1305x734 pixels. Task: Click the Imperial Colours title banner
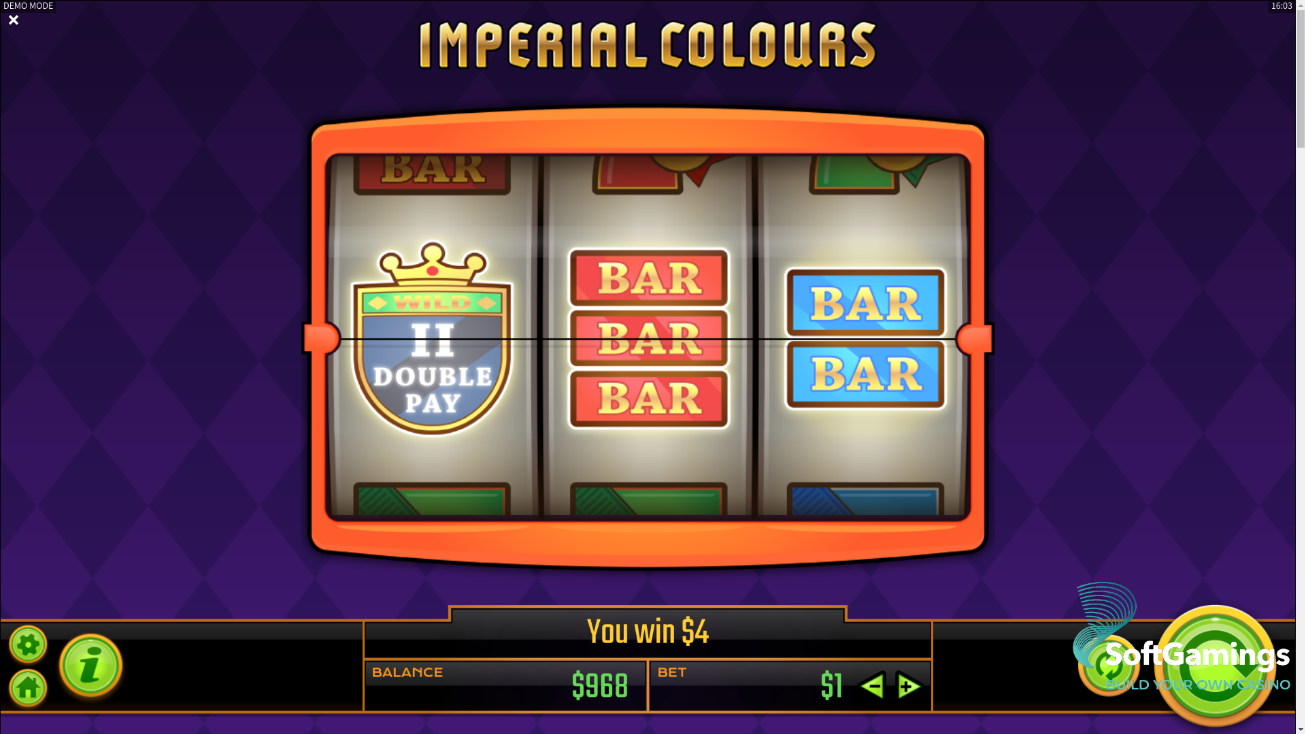(x=650, y=44)
